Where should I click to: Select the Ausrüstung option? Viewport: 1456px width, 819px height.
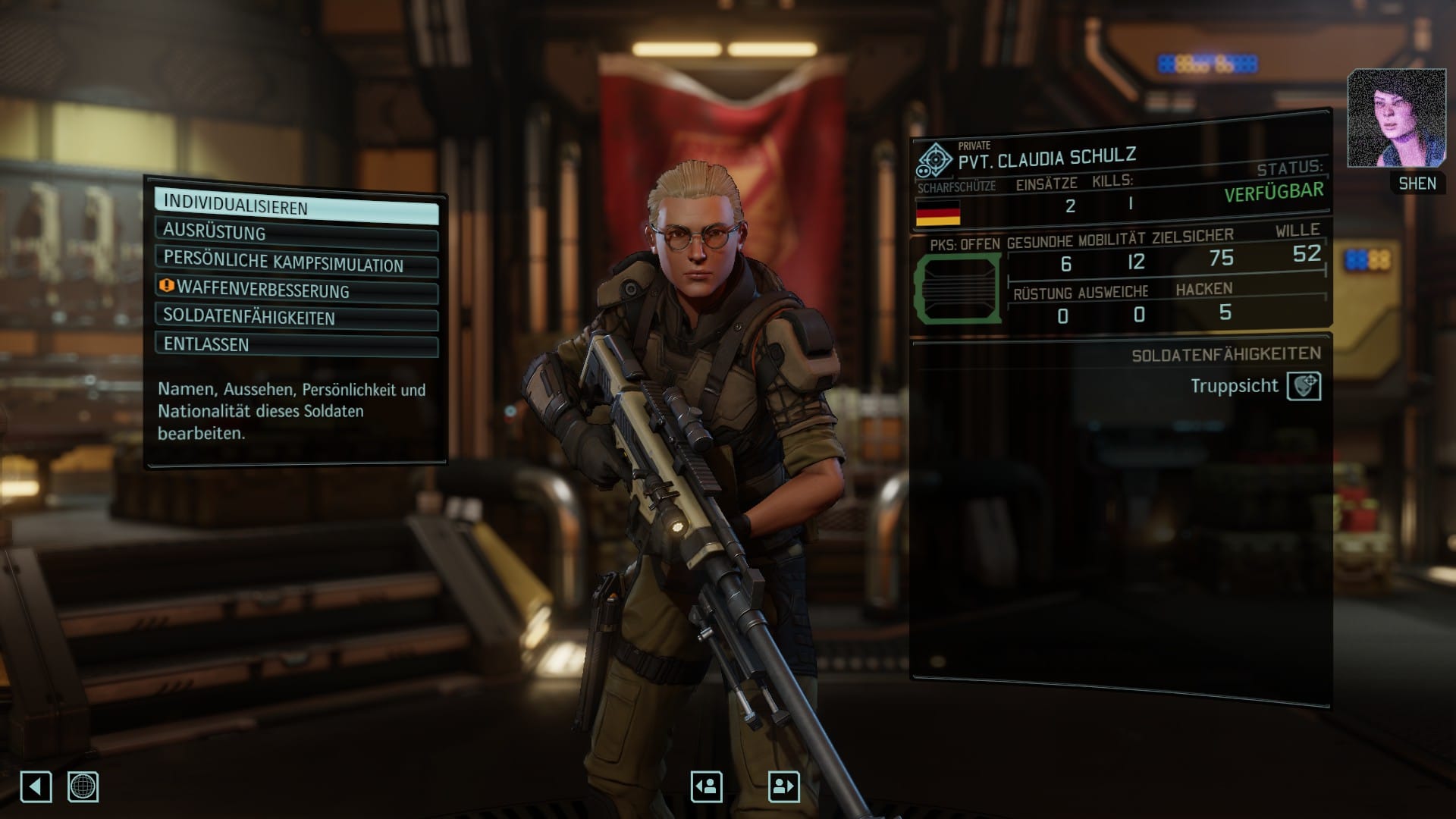(296, 234)
